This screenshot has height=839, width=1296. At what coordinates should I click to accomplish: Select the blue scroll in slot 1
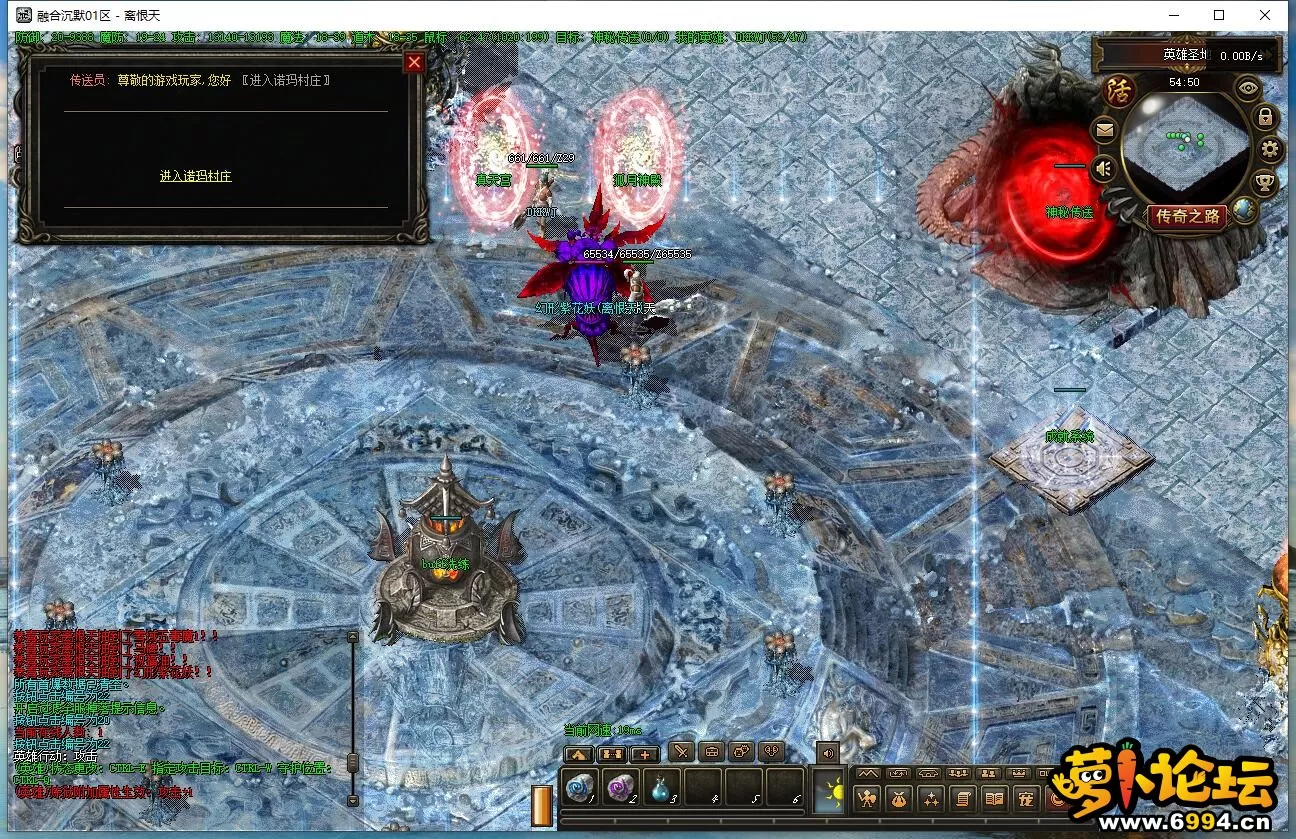coord(580,788)
